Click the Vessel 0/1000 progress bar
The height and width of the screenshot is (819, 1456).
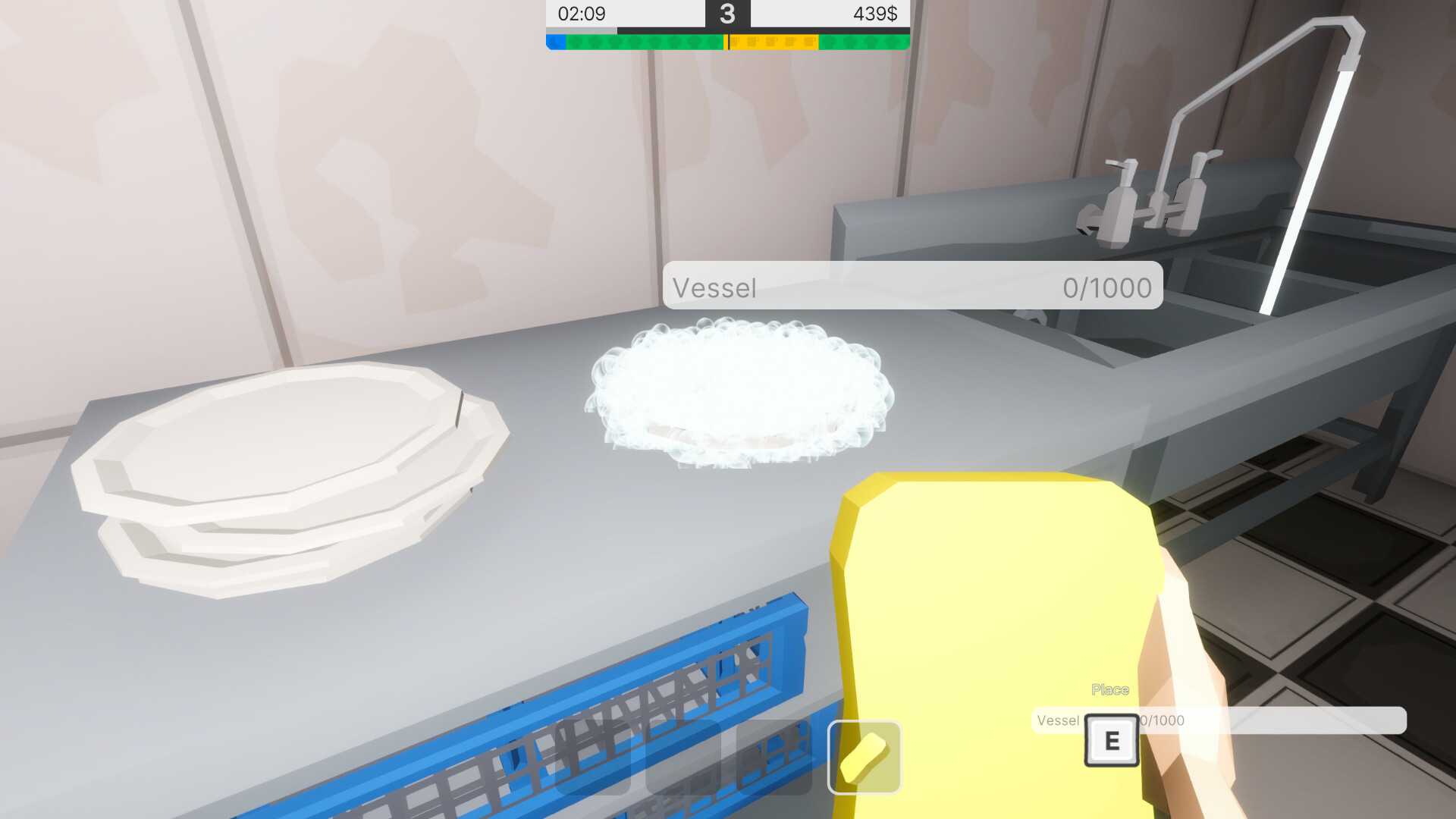(910, 287)
